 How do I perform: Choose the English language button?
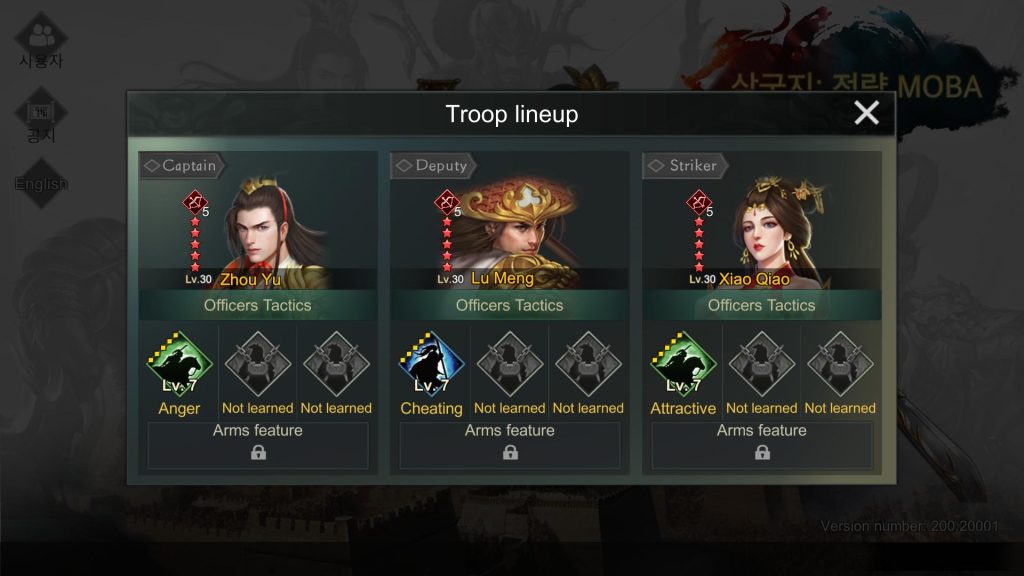[x=41, y=184]
